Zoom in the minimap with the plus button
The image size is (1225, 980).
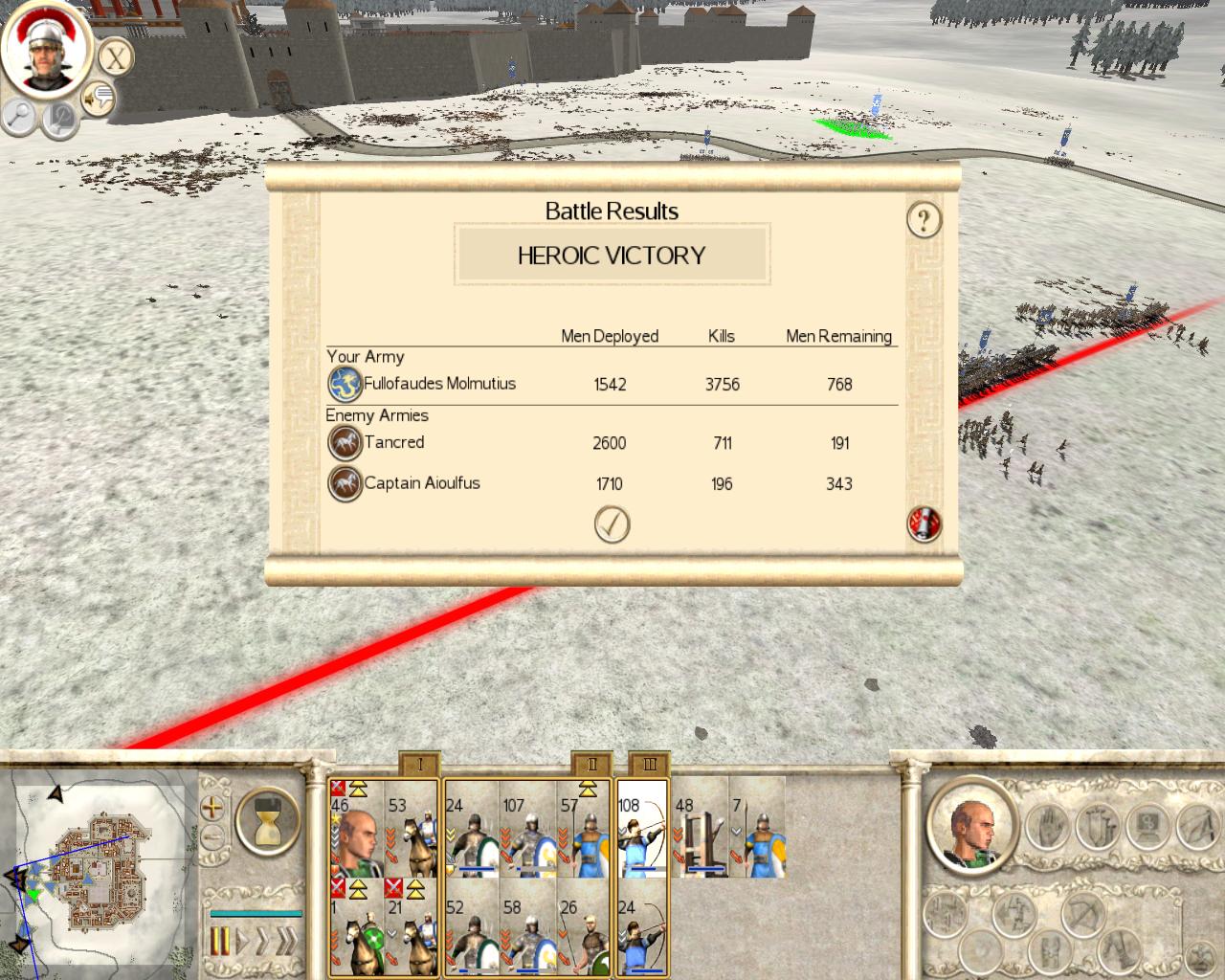tap(212, 808)
